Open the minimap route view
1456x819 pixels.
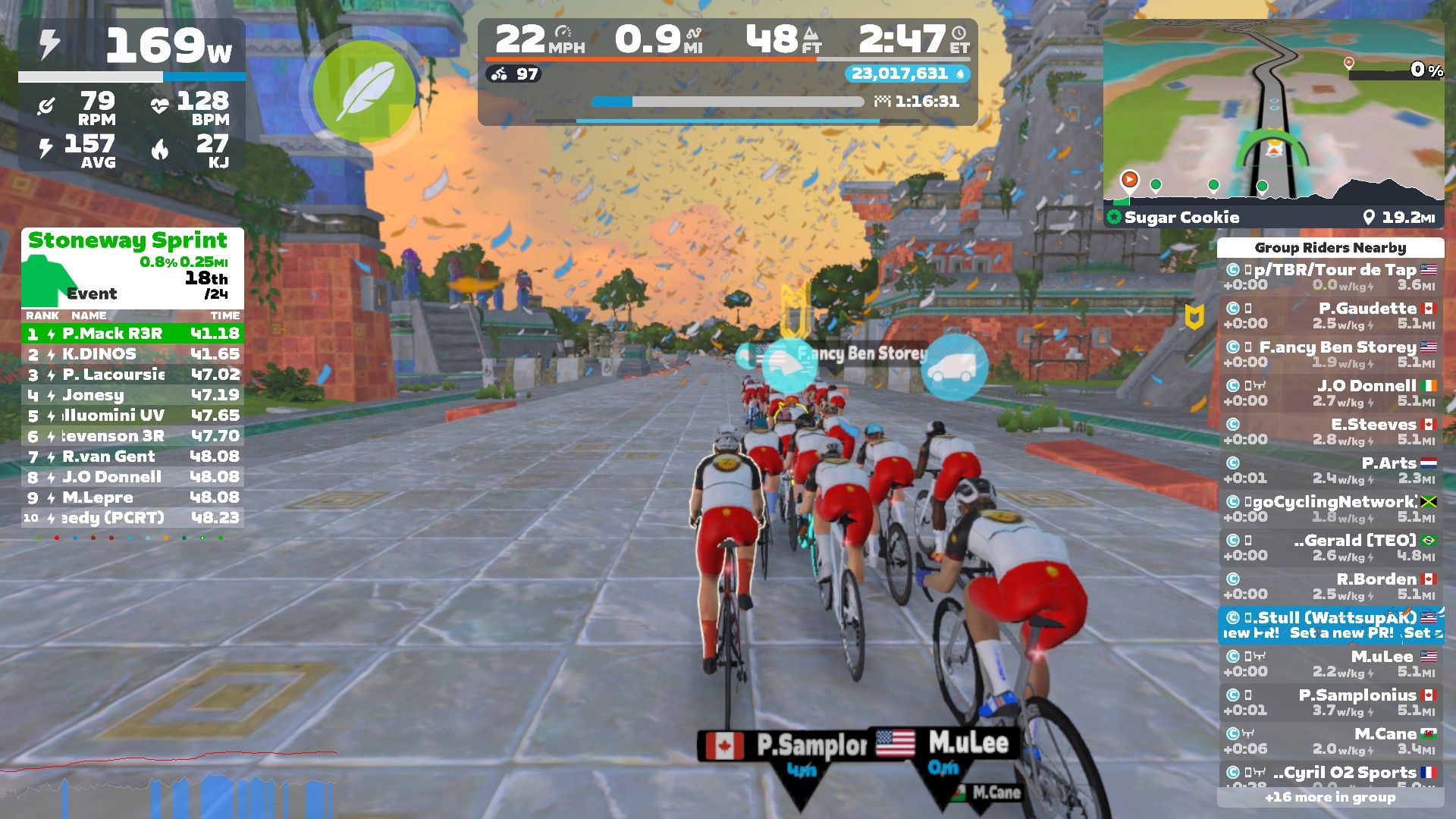[1273, 110]
